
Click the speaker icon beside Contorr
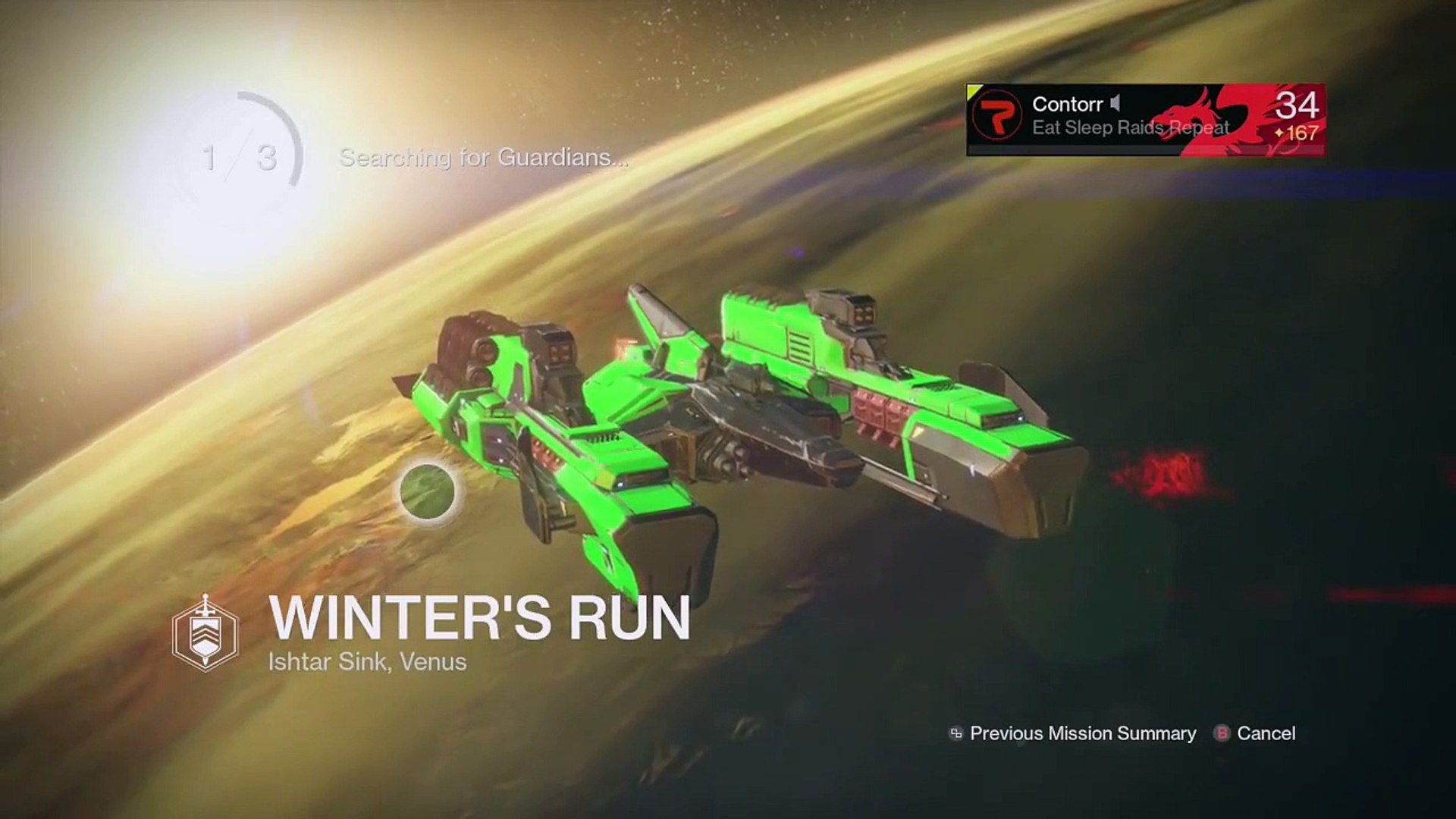(1115, 103)
